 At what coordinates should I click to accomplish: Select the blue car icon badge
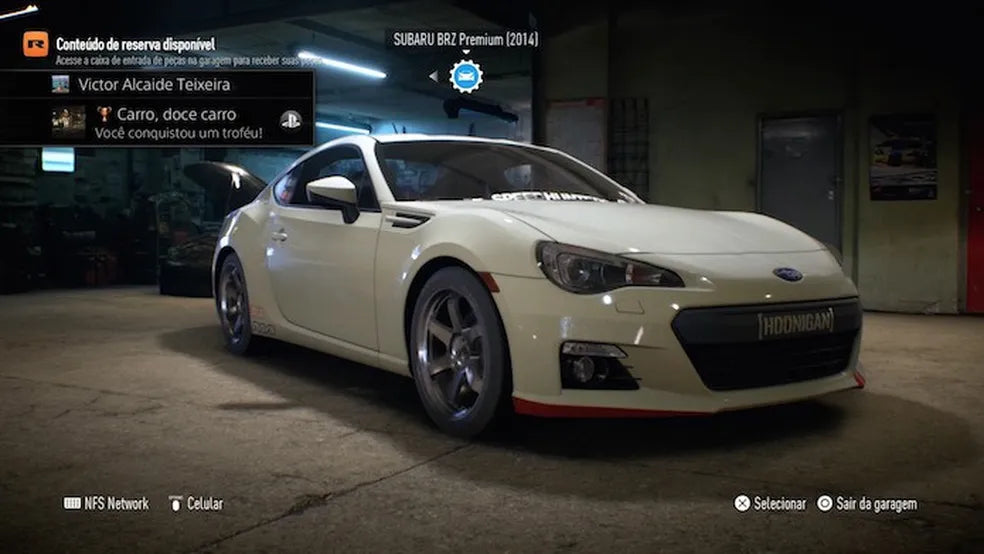tap(466, 76)
